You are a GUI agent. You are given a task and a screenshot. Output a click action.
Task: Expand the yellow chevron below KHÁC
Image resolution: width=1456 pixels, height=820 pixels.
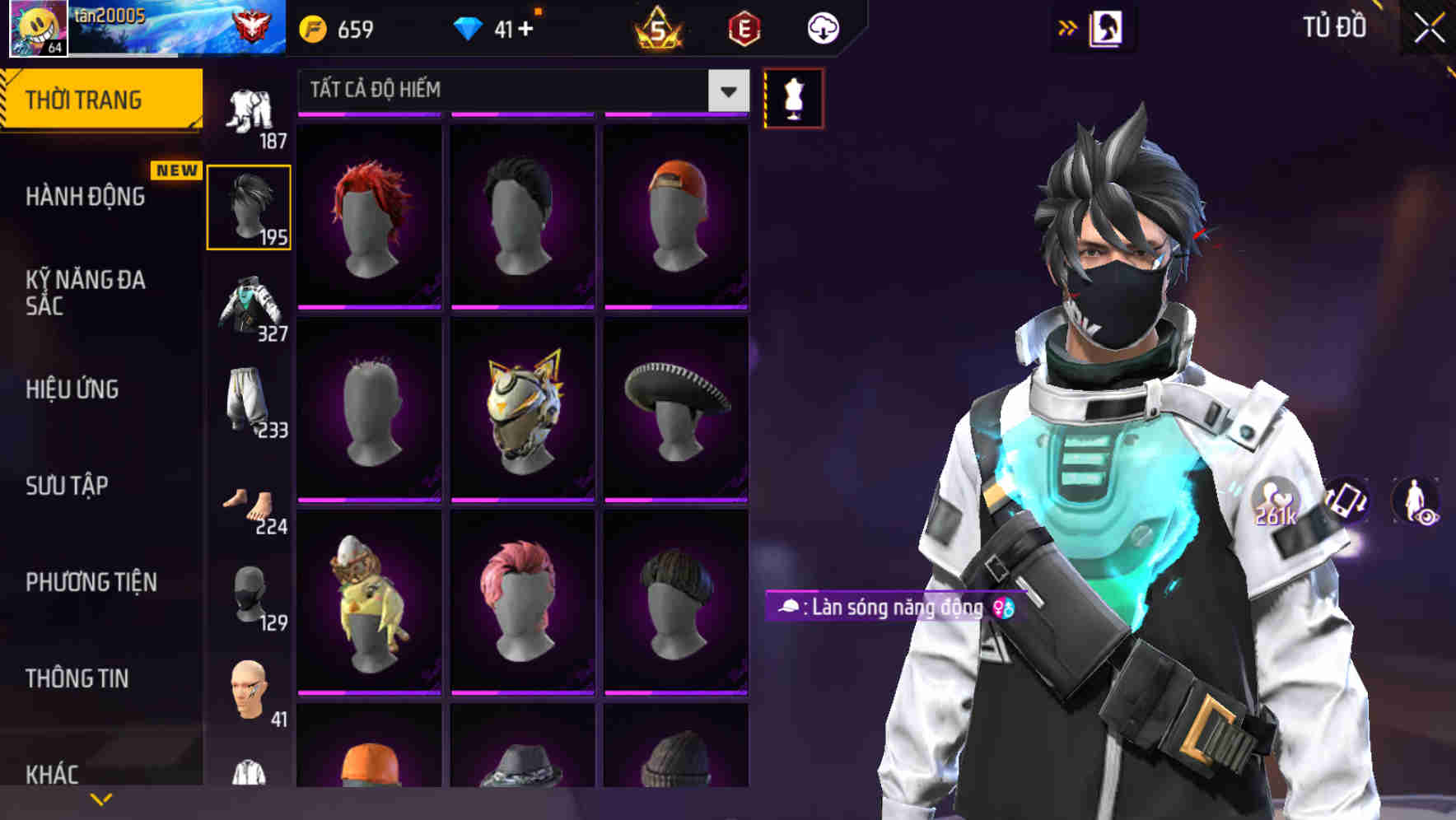(101, 797)
